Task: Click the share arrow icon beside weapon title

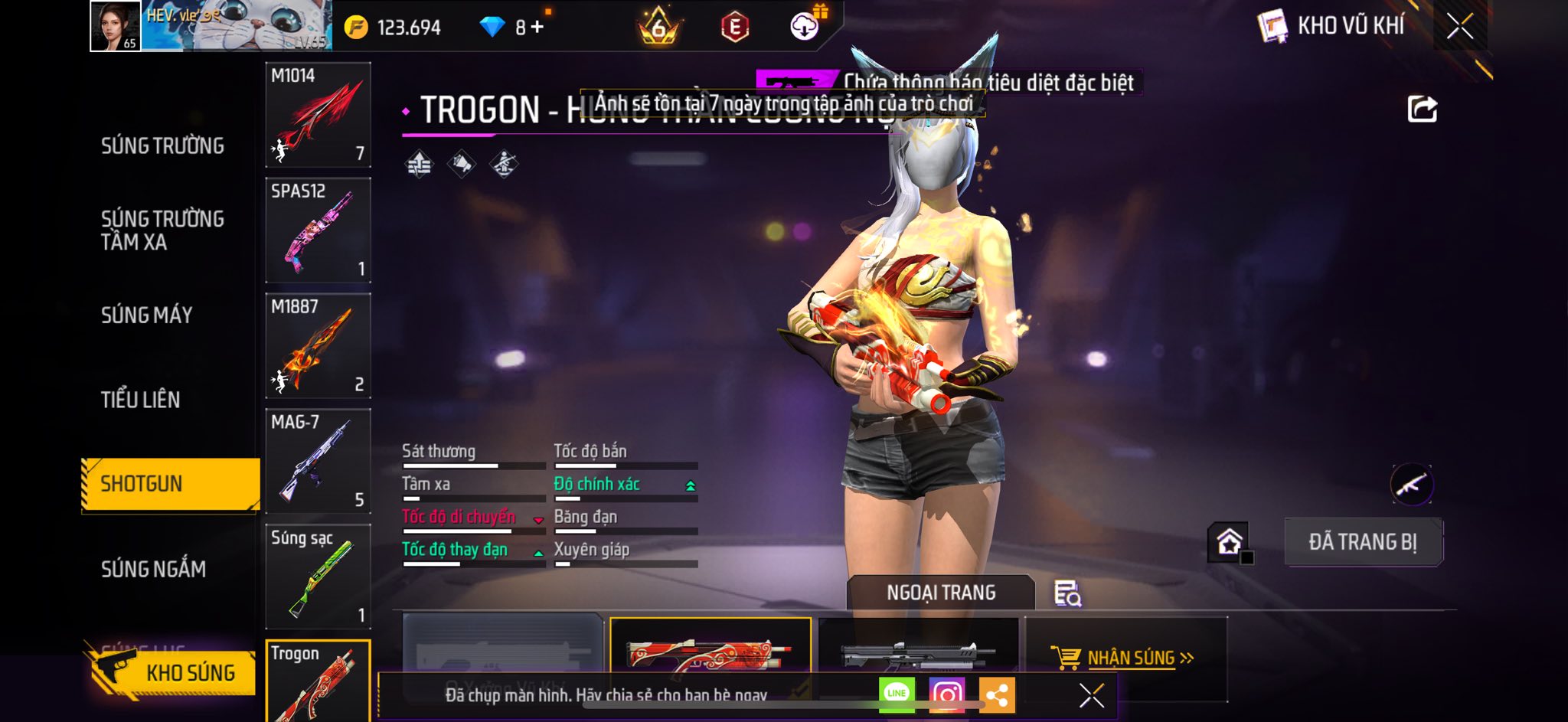Action: (1422, 109)
